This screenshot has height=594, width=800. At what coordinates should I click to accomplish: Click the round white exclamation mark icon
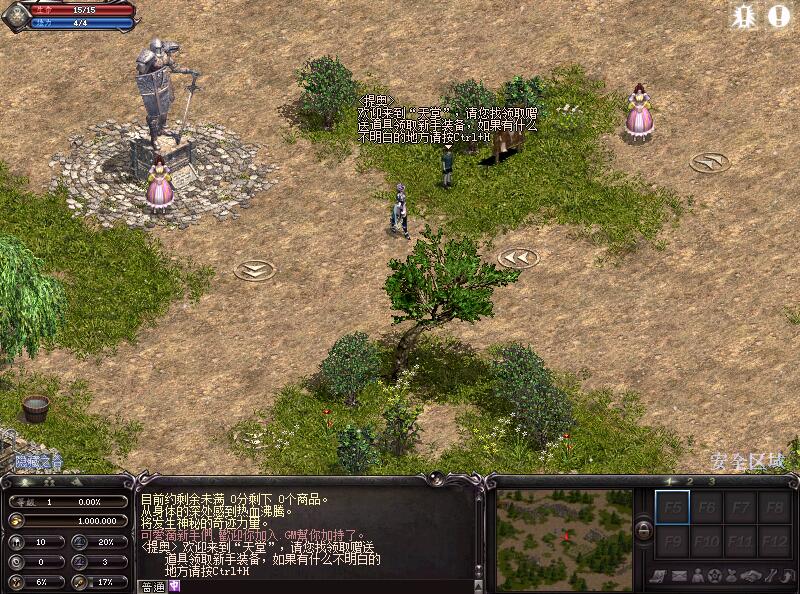point(779,16)
